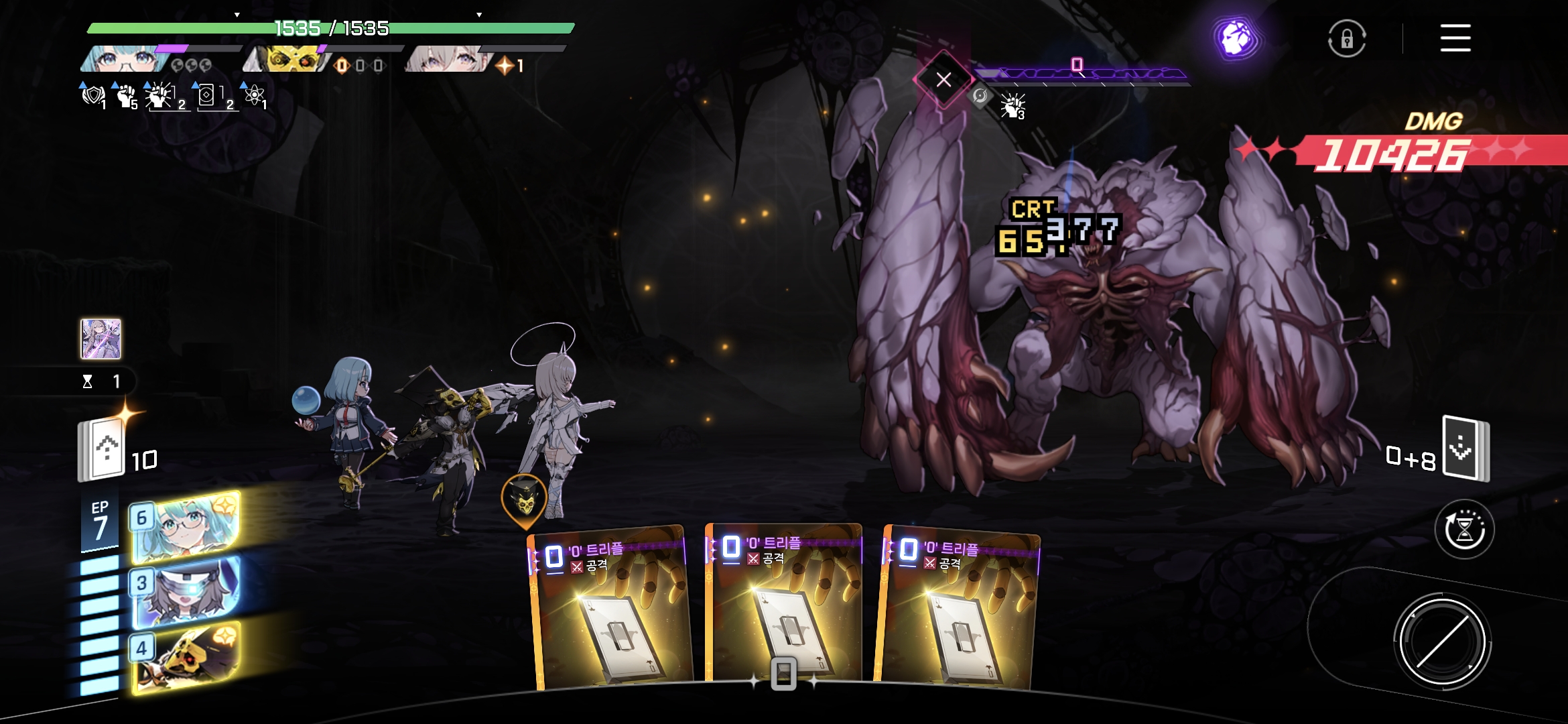
Task: Open the draw pile showing 10 cards
Action: tap(102, 449)
